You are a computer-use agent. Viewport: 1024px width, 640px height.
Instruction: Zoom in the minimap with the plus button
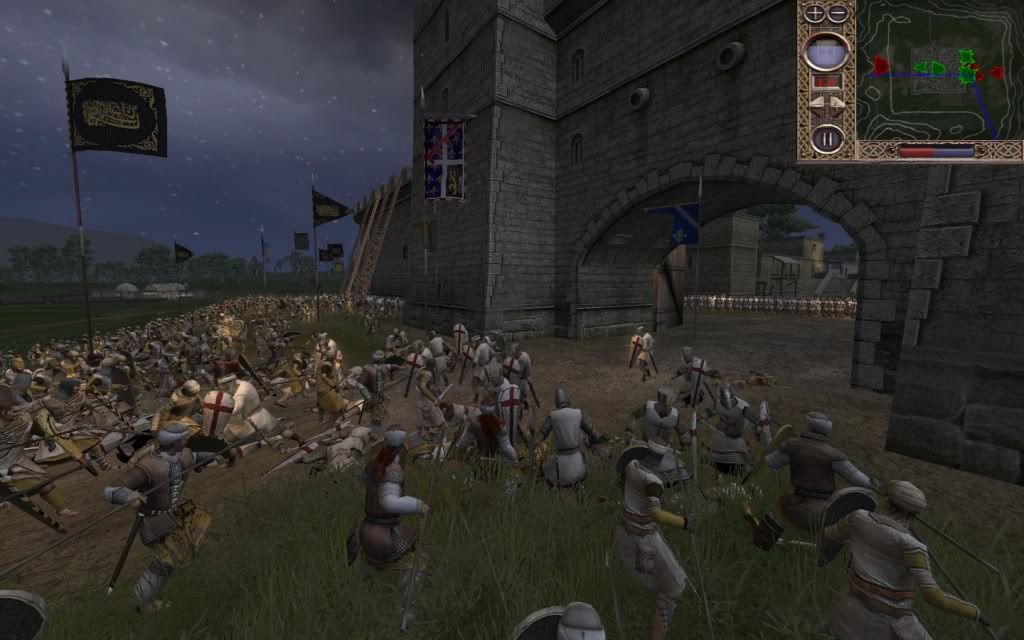[816, 14]
